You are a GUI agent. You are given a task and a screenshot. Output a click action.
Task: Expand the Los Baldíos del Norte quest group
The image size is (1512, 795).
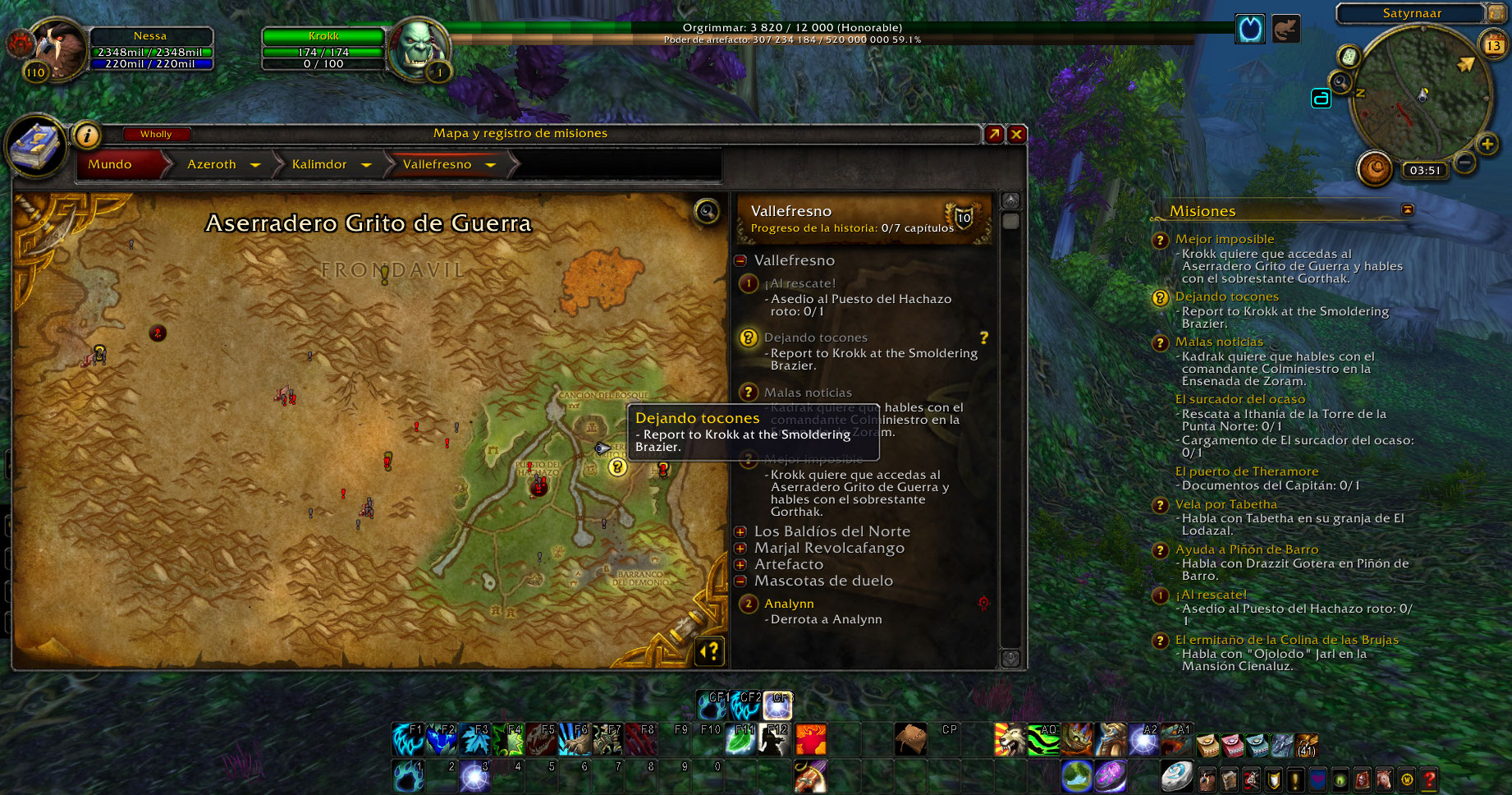tap(740, 531)
